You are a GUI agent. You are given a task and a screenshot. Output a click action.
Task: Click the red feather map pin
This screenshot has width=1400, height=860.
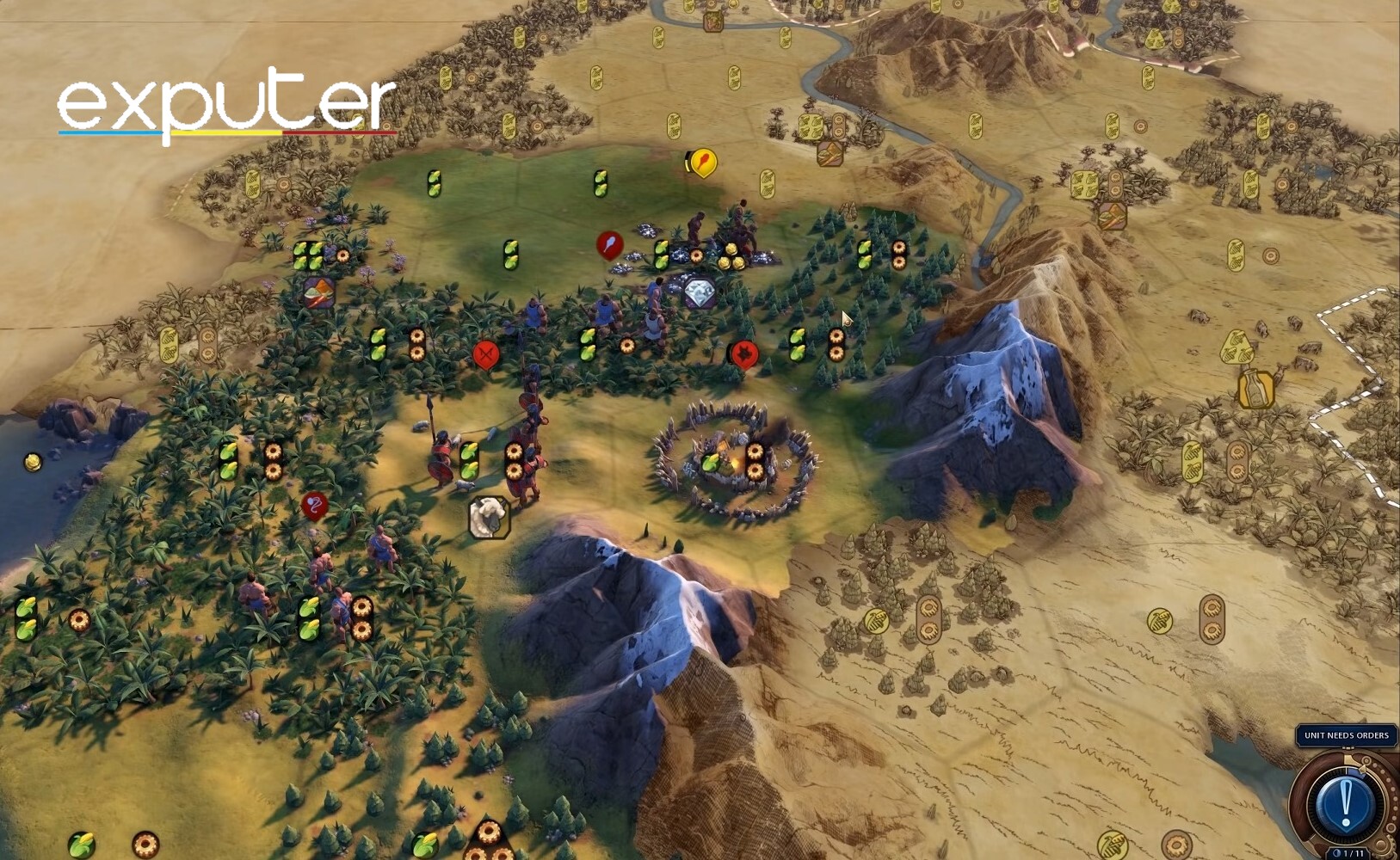tap(609, 242)
